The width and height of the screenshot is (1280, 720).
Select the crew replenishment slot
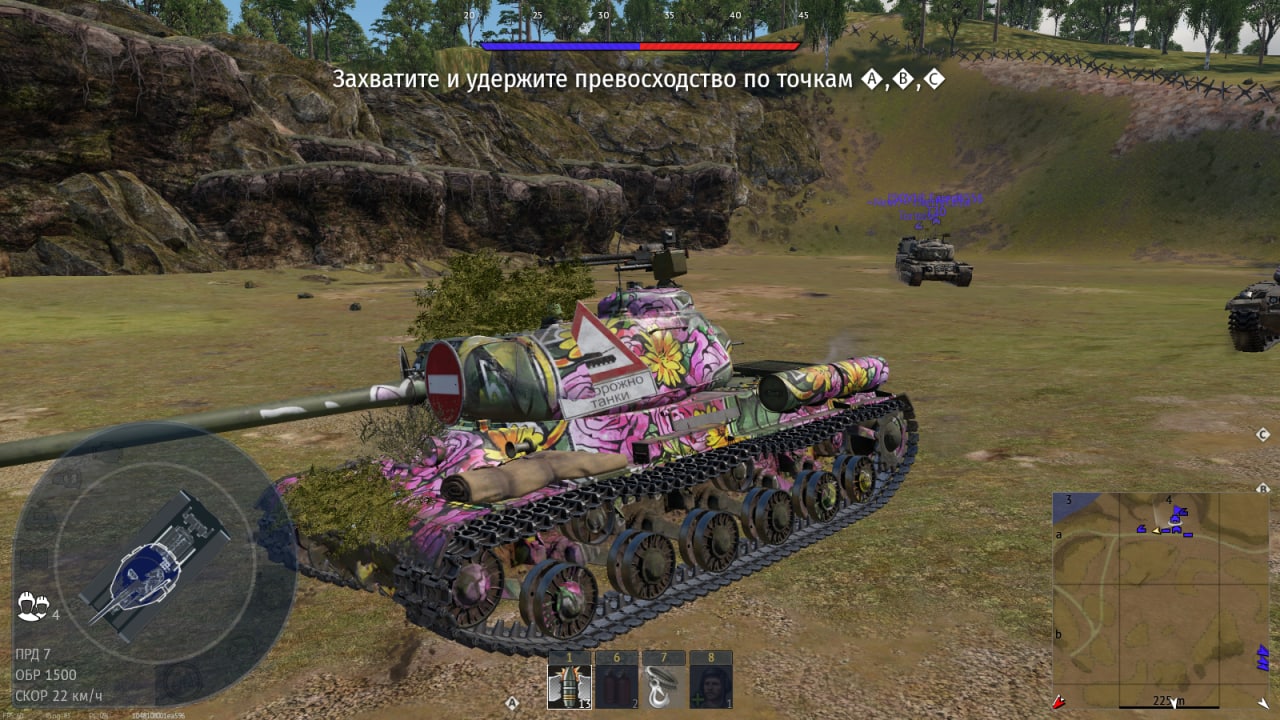click(x=711, y=686)
